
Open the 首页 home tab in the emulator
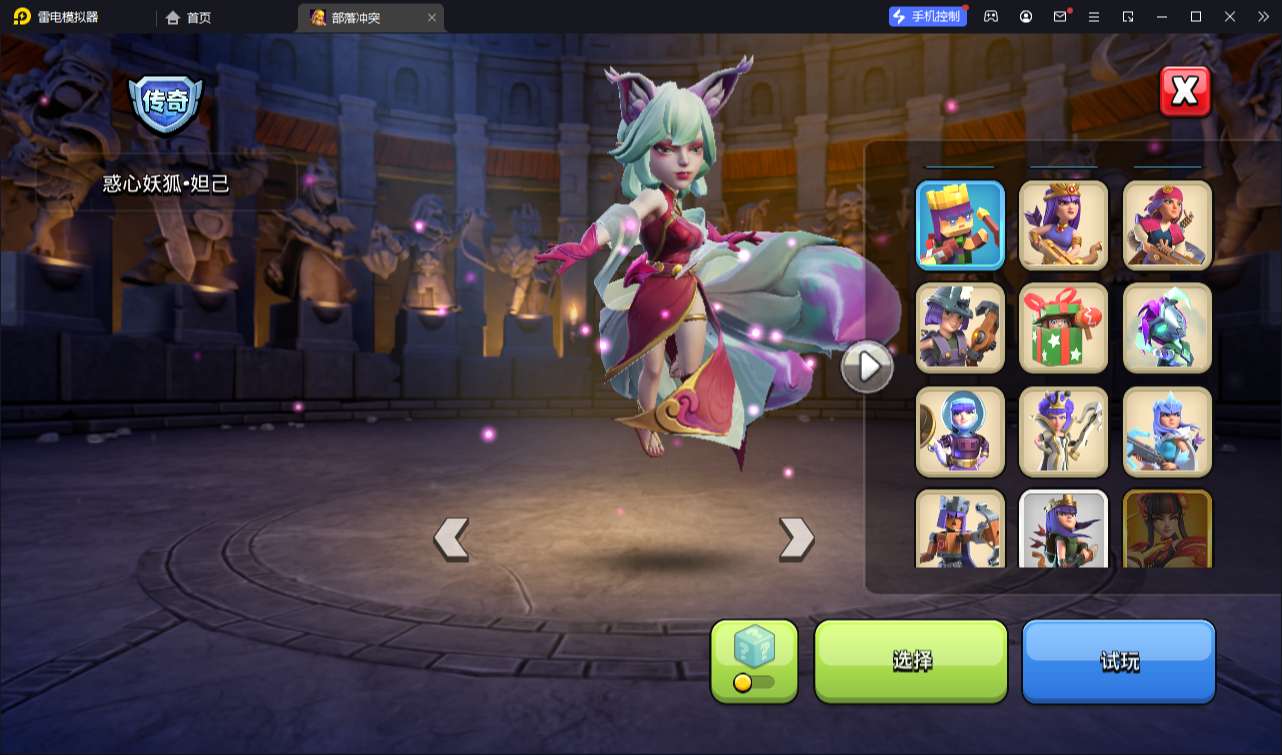(189, 17)
